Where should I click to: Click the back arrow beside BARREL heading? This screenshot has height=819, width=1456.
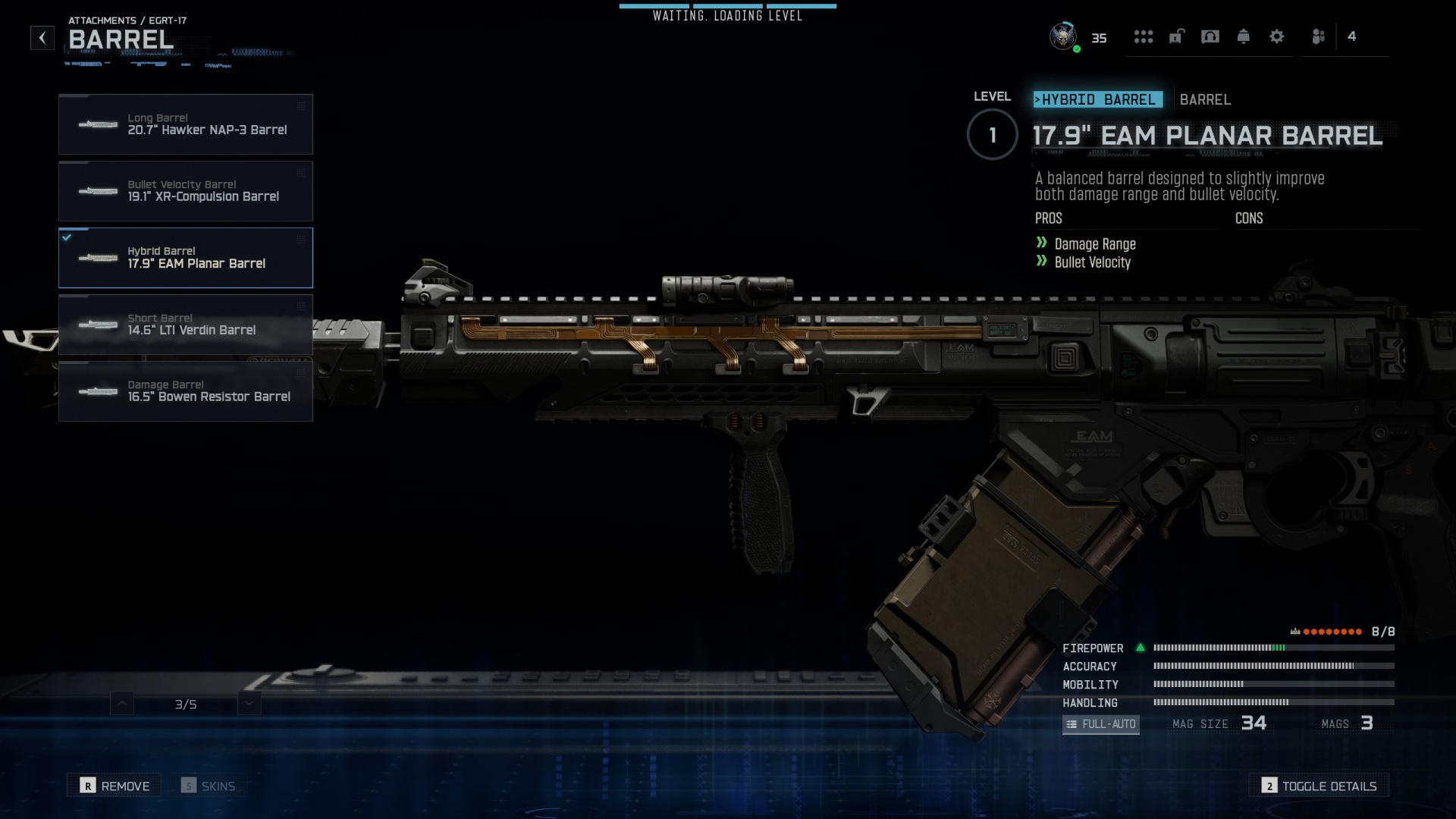(x=42, y=37)
